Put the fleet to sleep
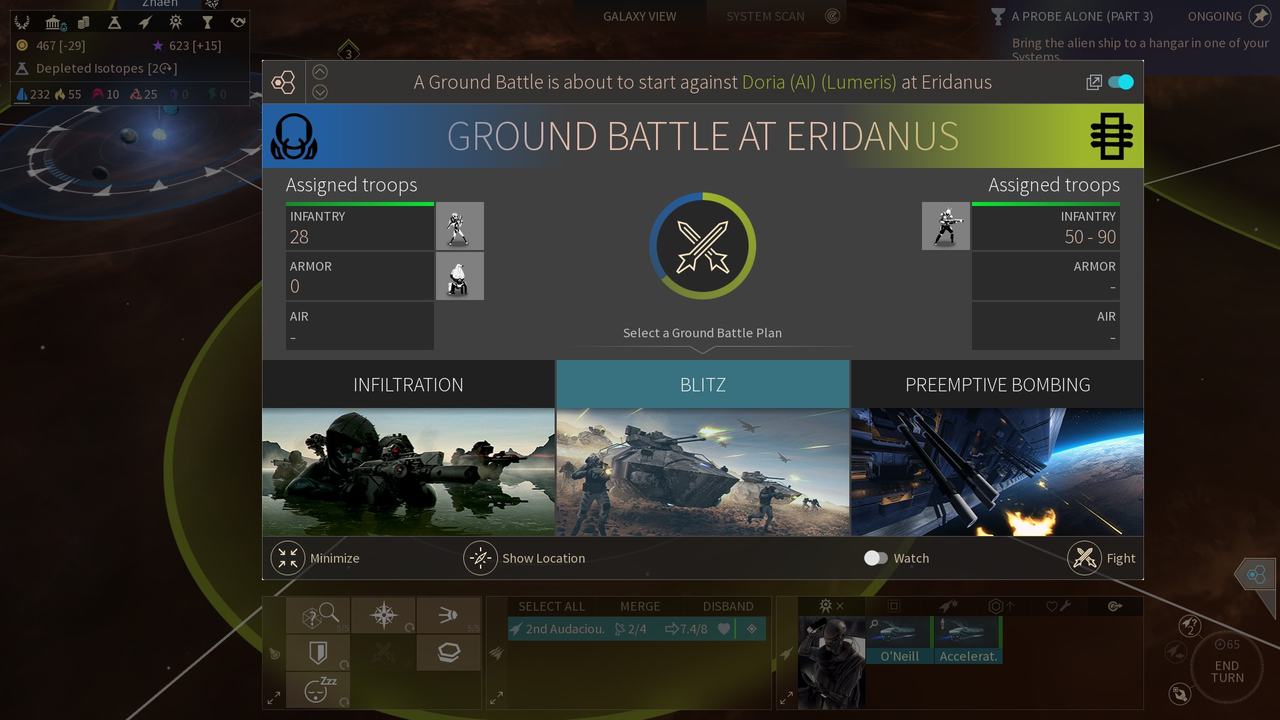The image size is (1280, 720). 318,689
